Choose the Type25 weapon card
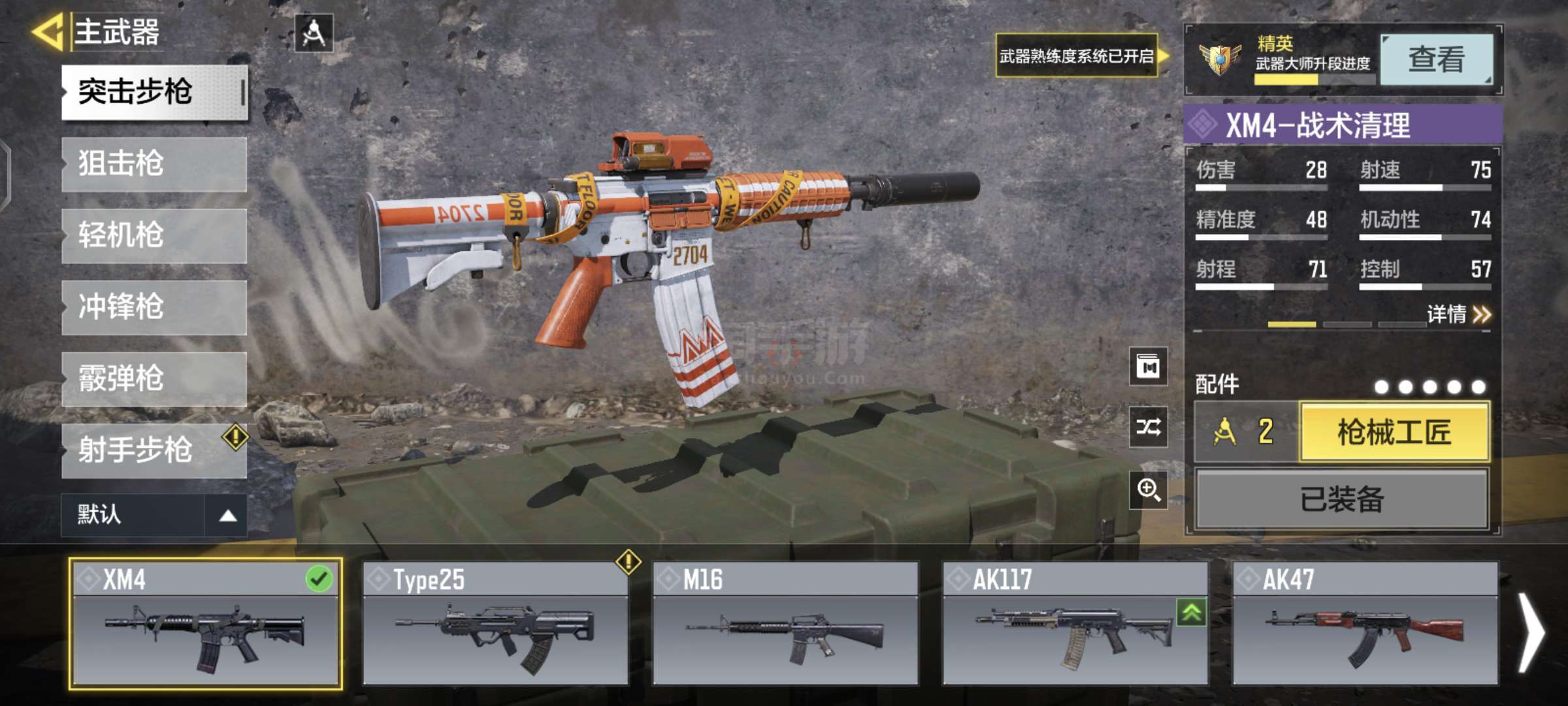This screenshot has width=1568, height=706. (x=495, y=624)
